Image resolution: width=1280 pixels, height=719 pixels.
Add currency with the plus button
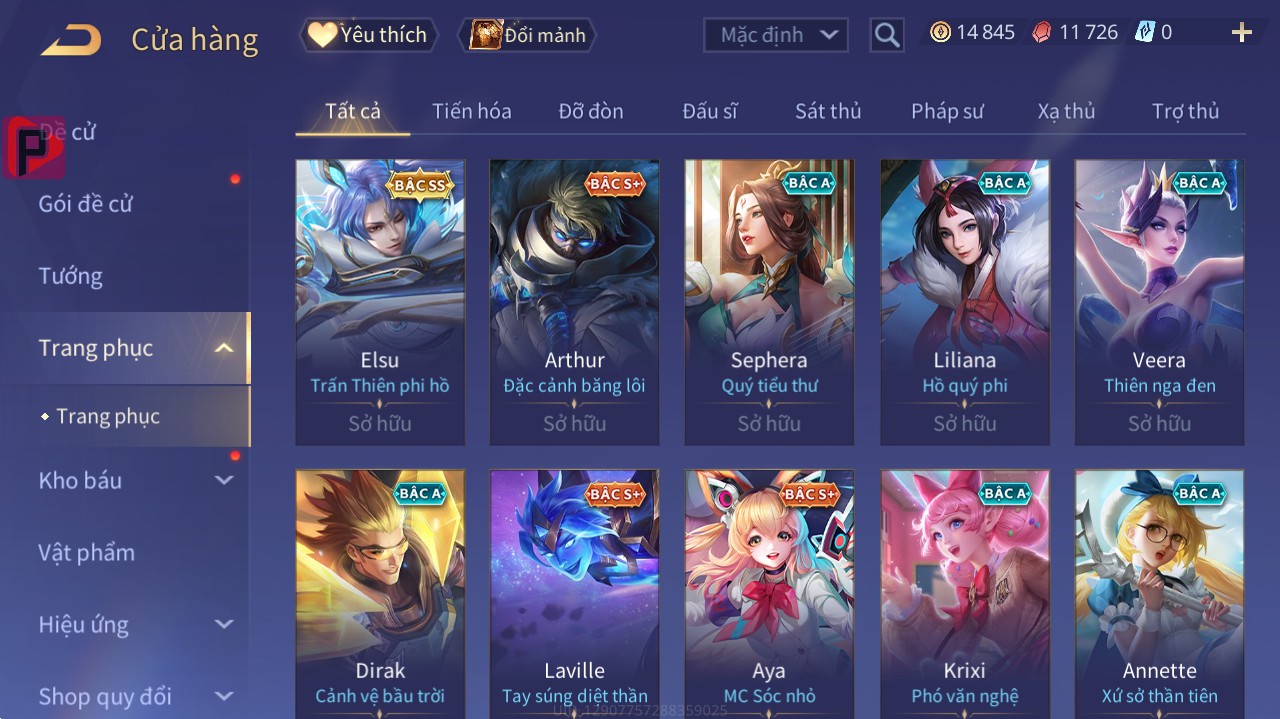pos(1242,33)
